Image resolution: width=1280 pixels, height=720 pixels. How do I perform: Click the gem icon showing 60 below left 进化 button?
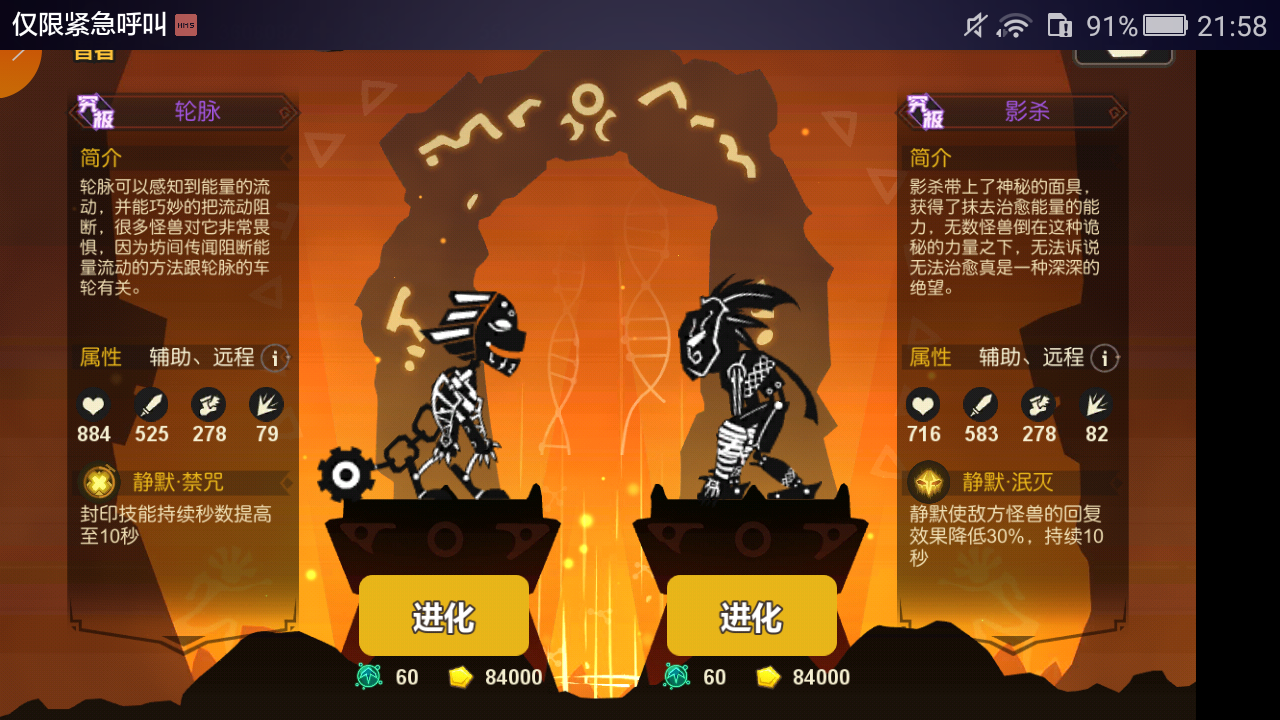pos(370,677)
